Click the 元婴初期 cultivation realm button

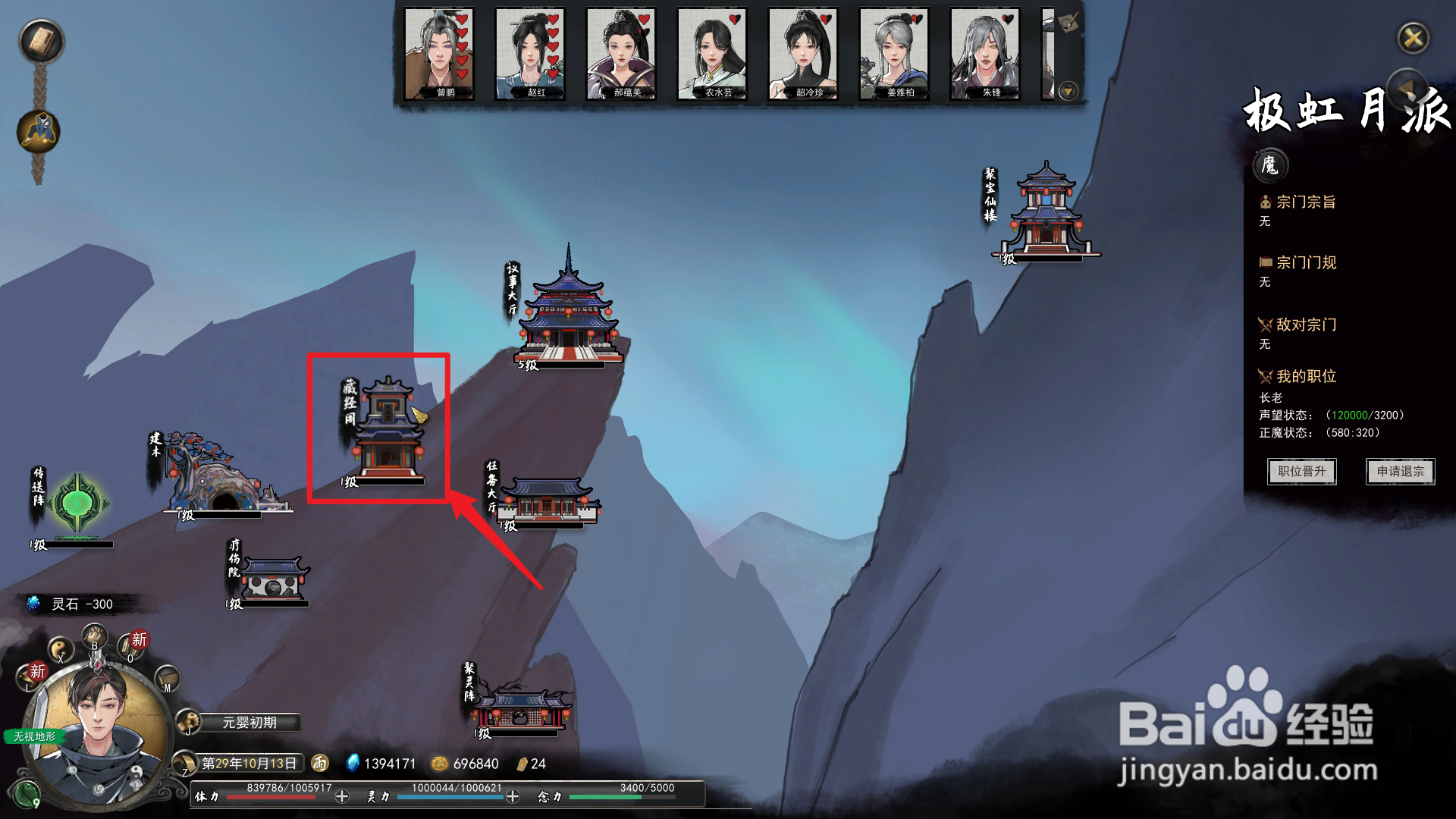tap(249, 723)
